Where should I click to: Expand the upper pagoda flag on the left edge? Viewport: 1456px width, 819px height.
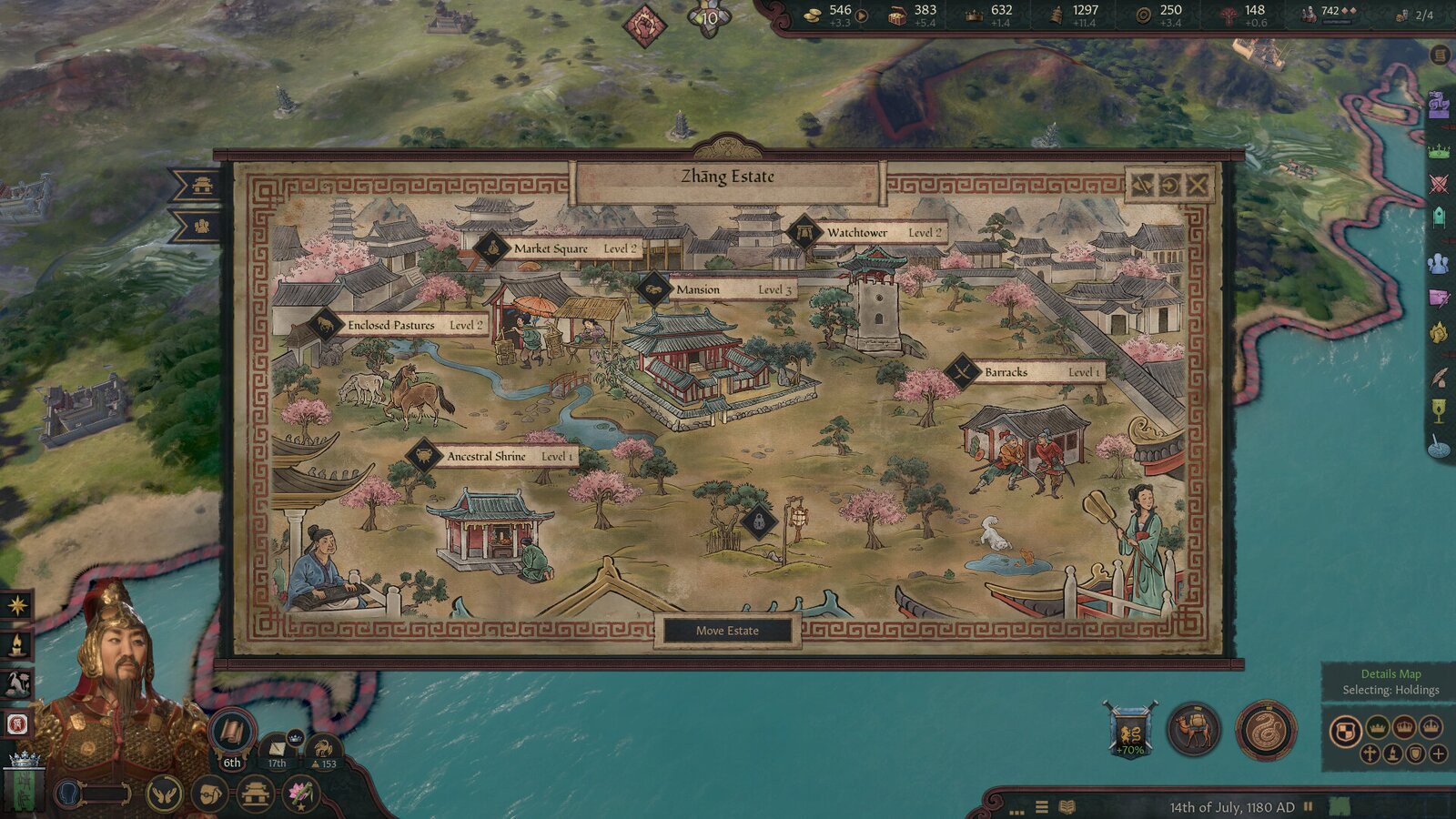pyautogui.click(x=201, y=185)
